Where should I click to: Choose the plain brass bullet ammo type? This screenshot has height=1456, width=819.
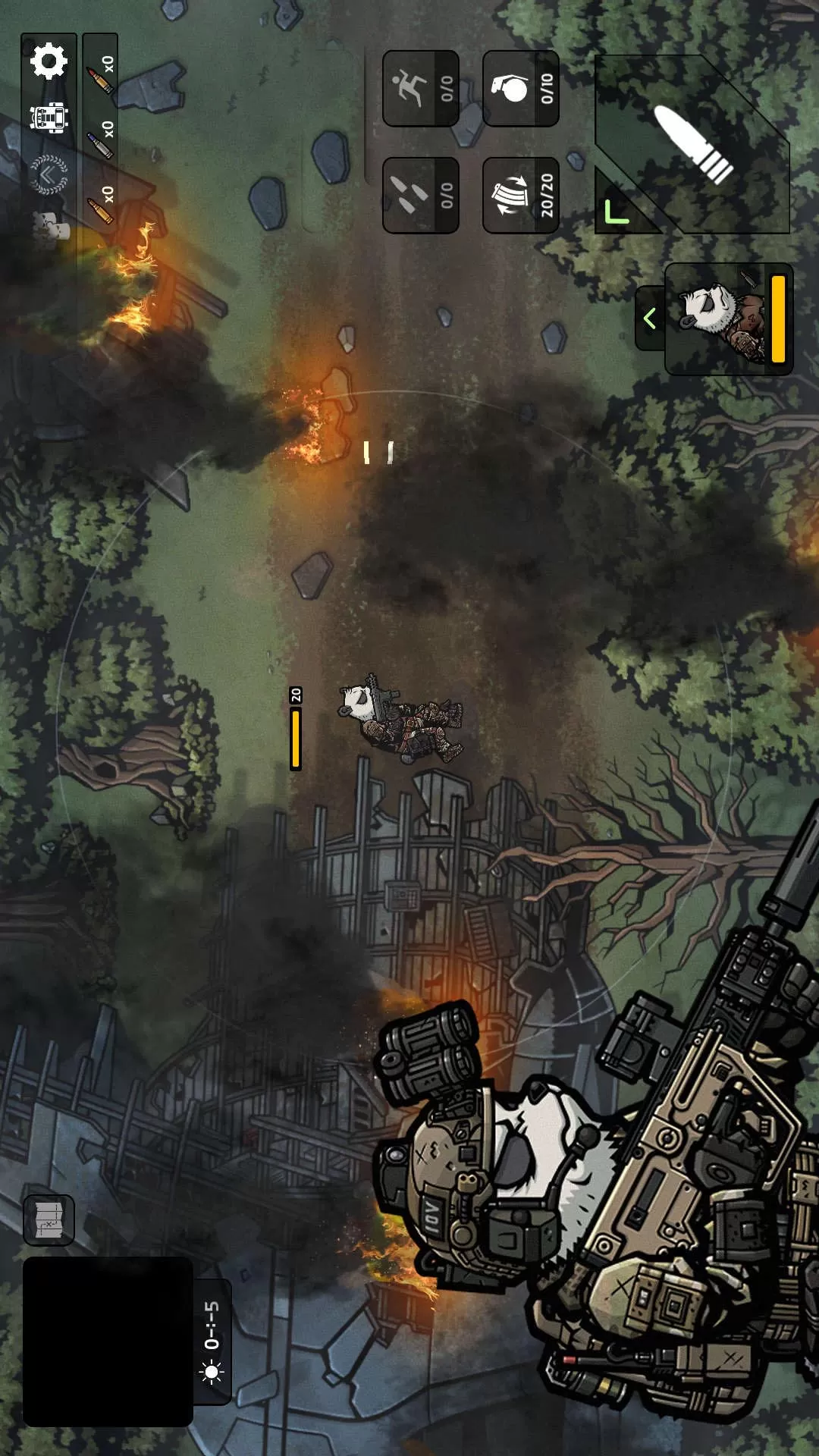point(100,204)
